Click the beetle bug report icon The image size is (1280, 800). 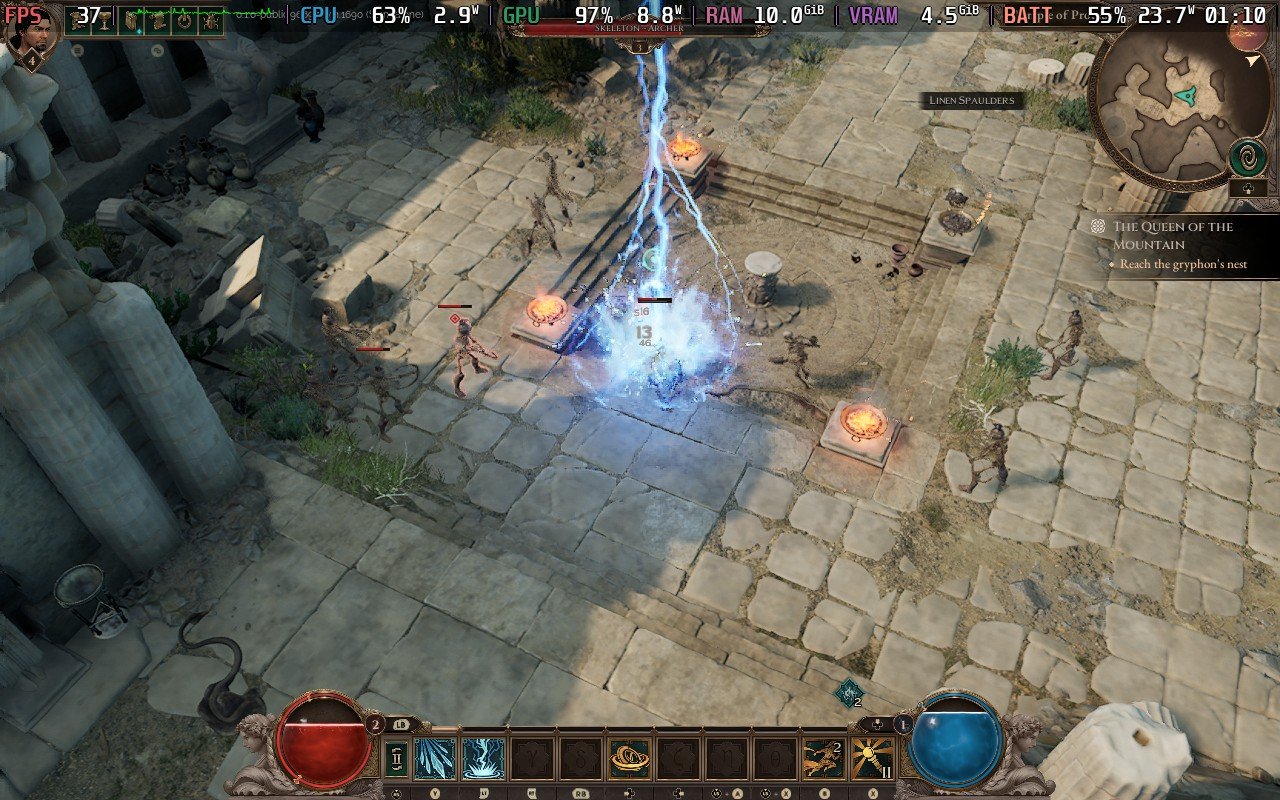pyautogui.click(x=210, y=20)
